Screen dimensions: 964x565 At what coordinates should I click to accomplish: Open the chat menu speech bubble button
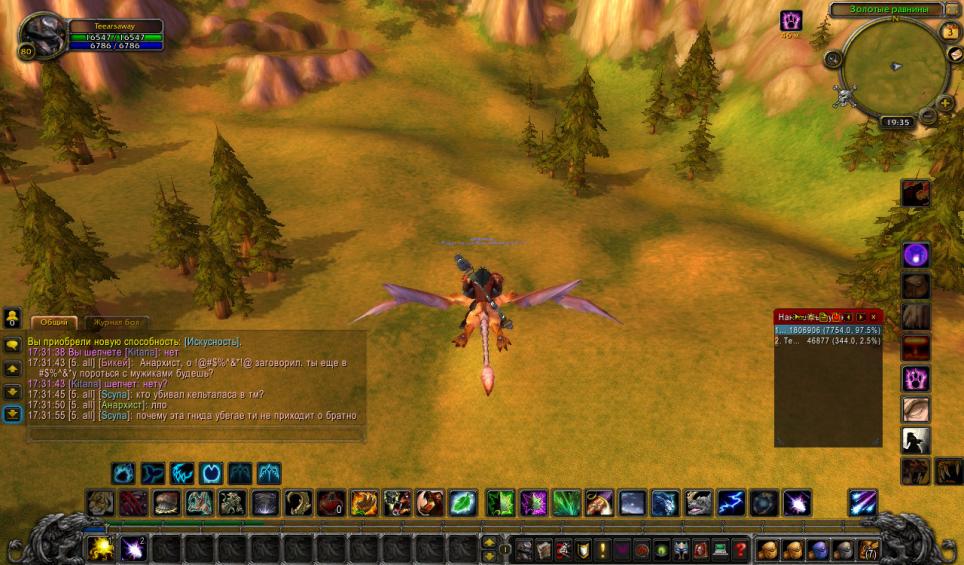(x=13, y=344)
